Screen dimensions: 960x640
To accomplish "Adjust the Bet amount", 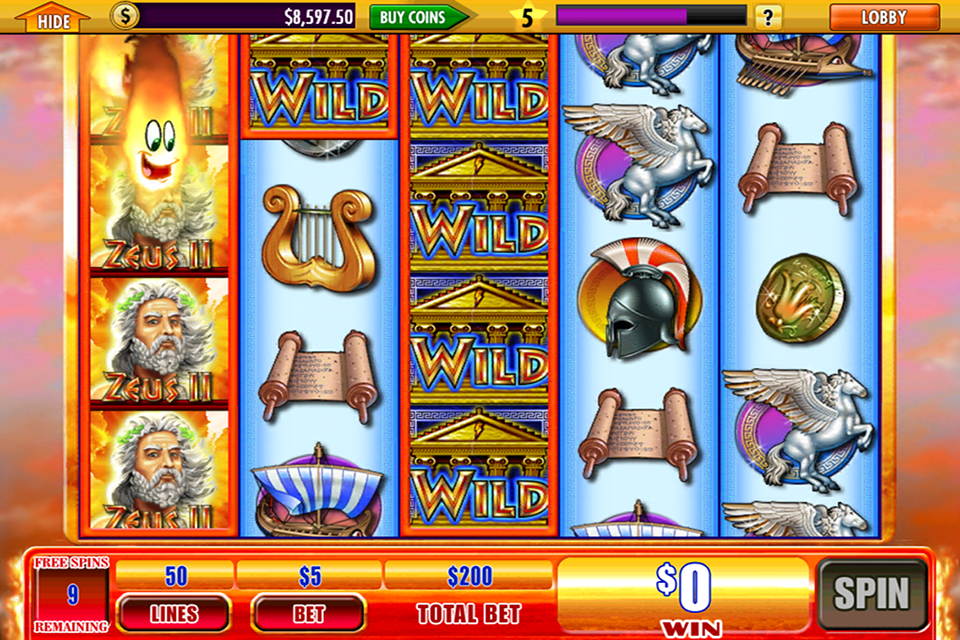I will pos(308,613).
